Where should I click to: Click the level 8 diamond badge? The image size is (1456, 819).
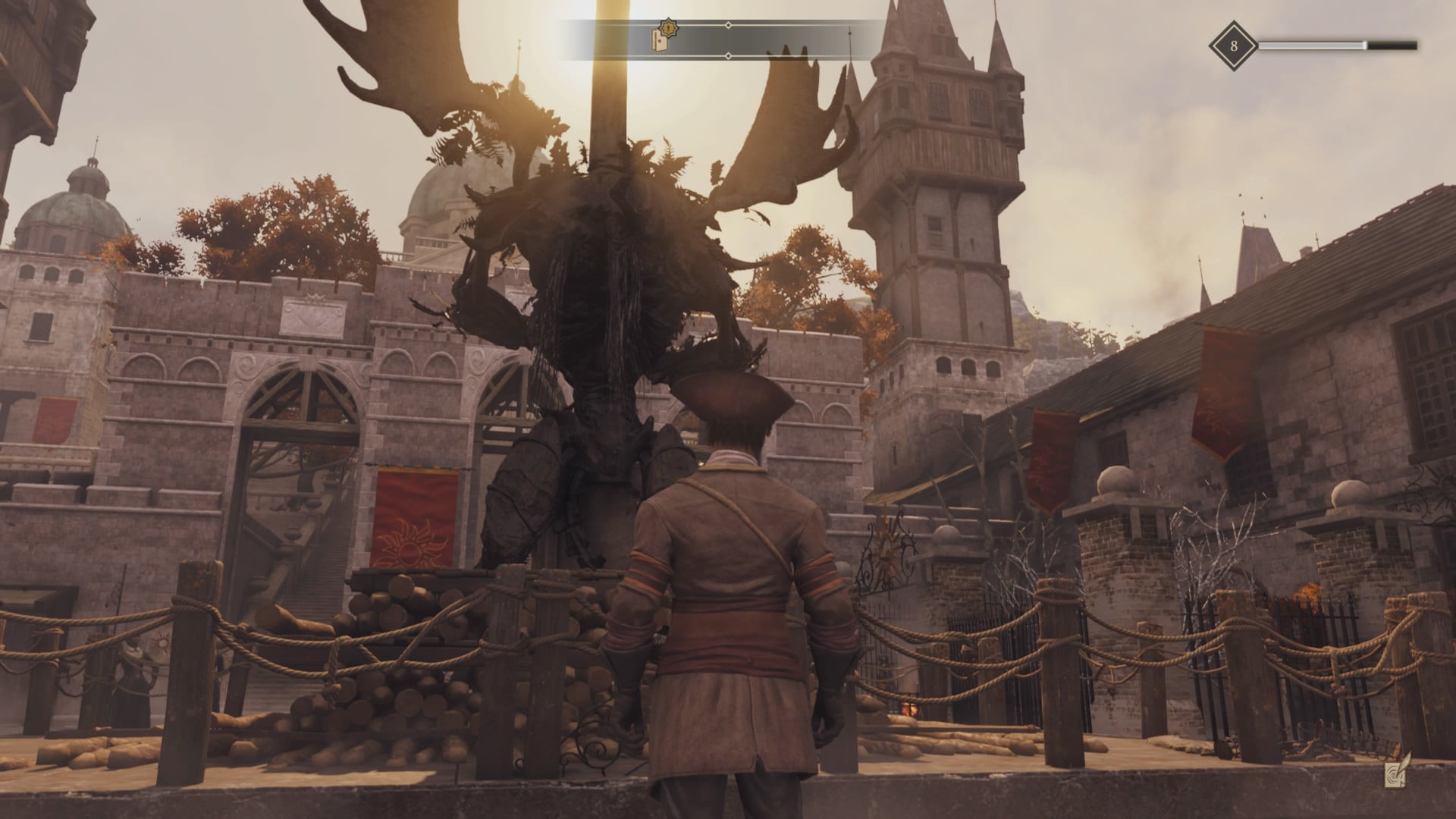(1233, 45)
